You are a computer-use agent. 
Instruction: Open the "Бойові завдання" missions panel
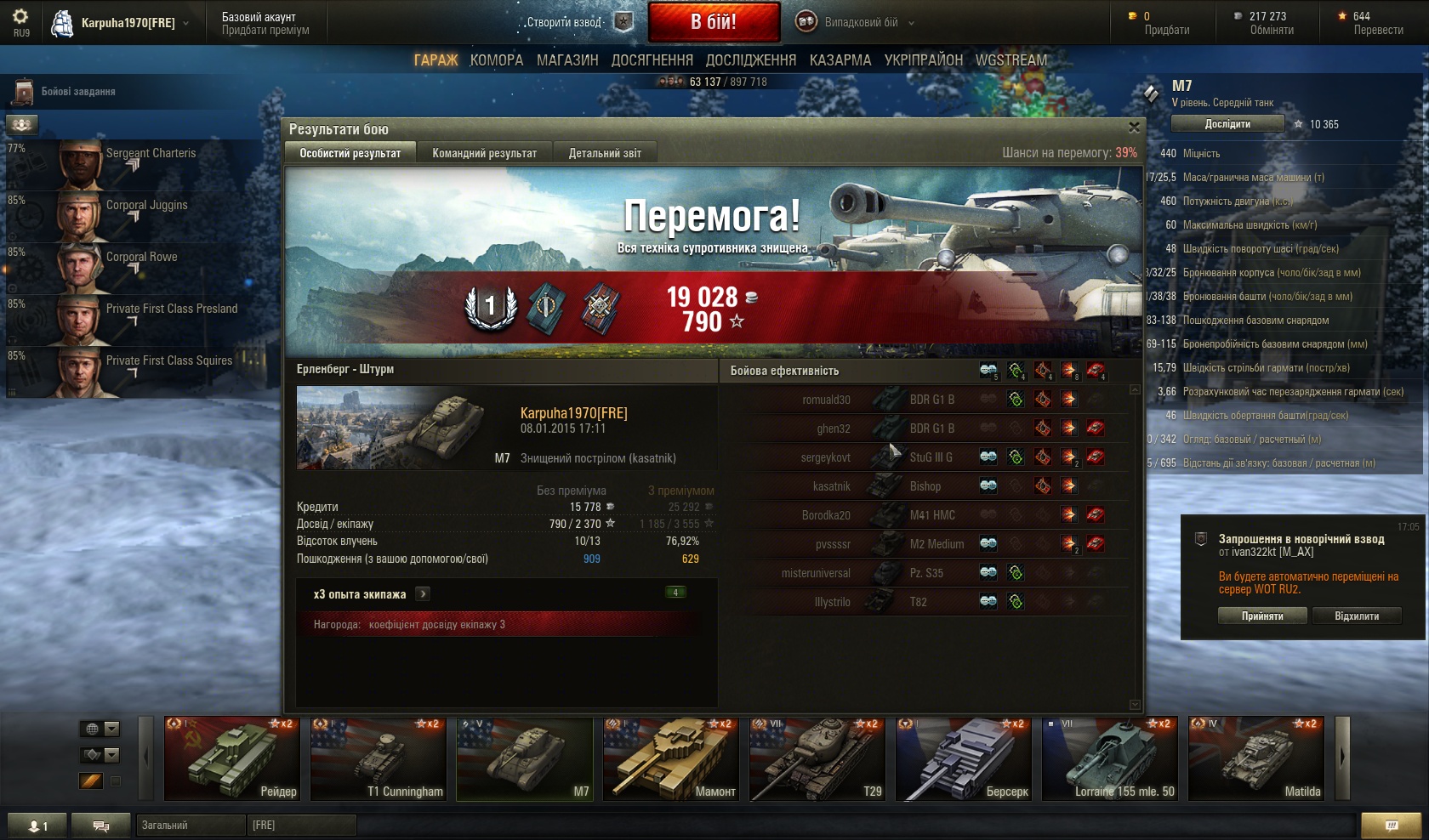click(x=77, y=92)
